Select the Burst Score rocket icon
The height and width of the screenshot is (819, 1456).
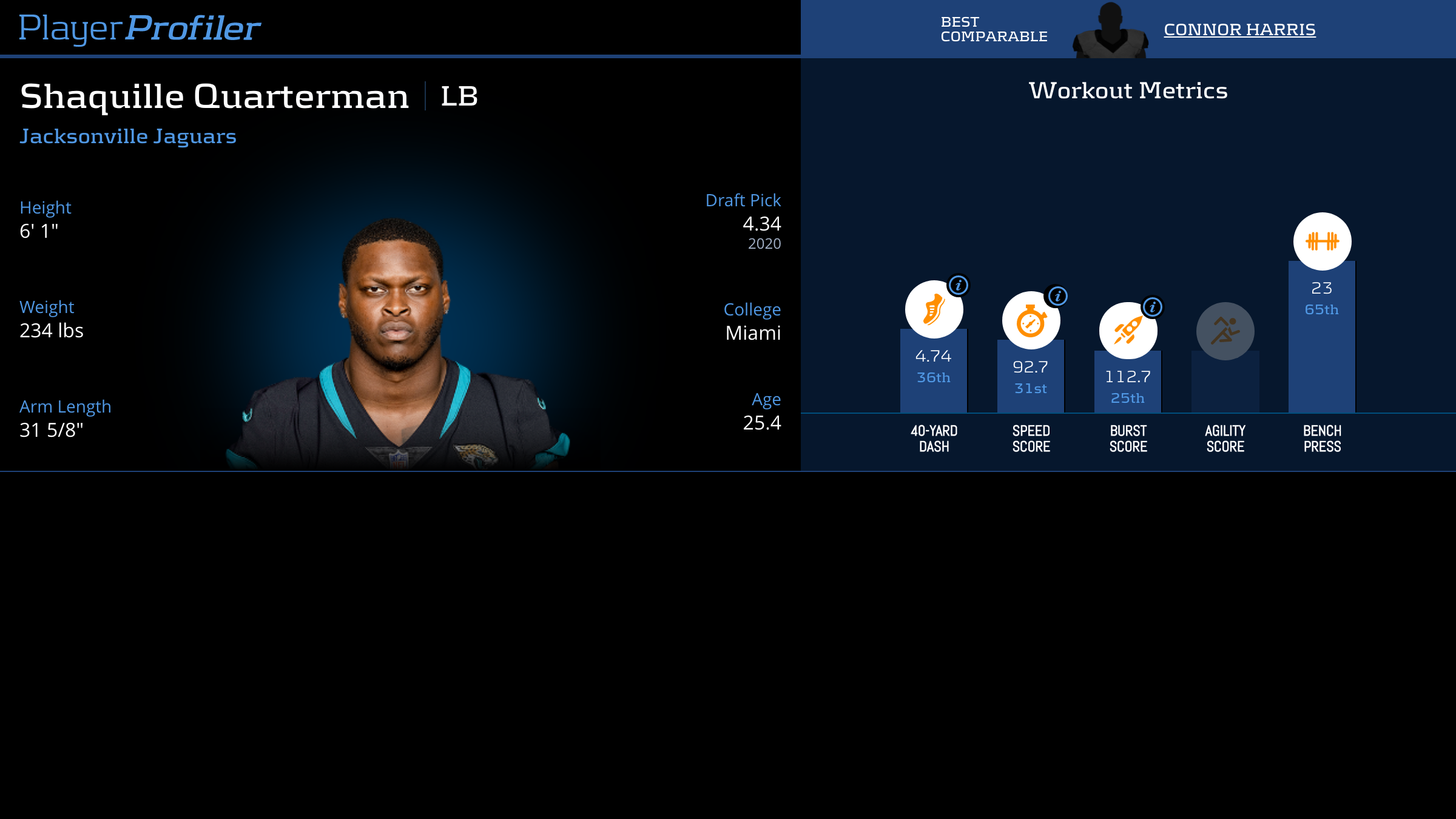pos(1127,331)
